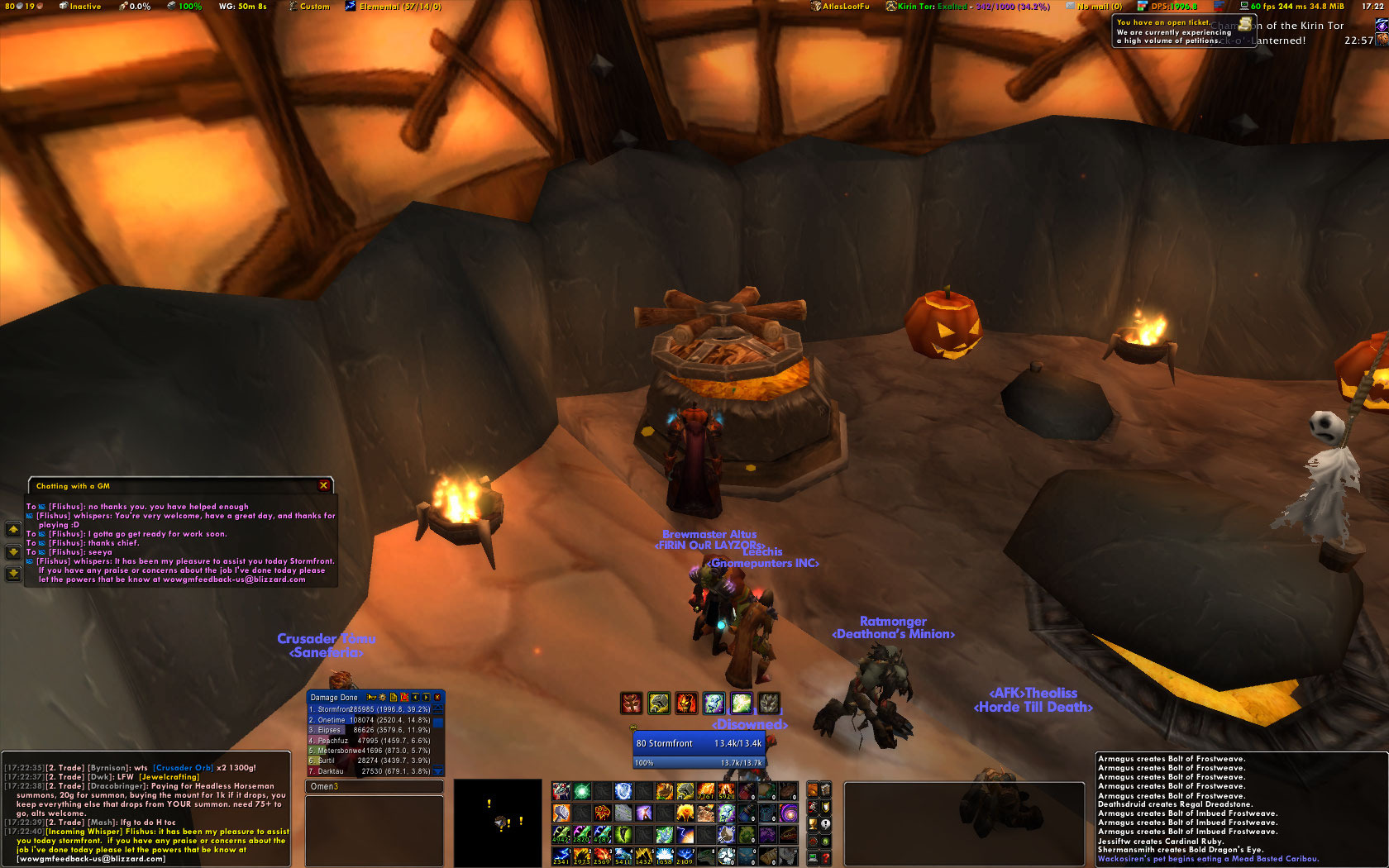Click the Crusader Orb item link

(x=183, y=768)
